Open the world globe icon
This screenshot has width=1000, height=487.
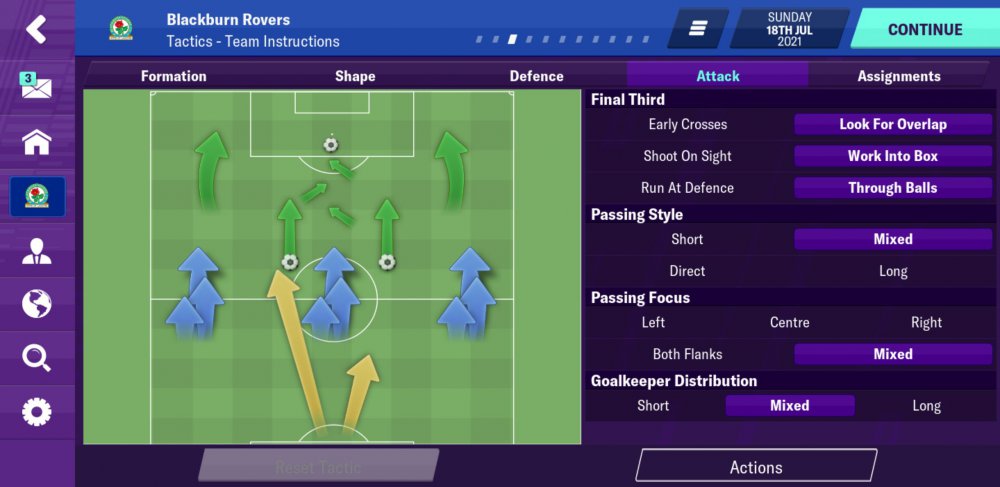37,304
